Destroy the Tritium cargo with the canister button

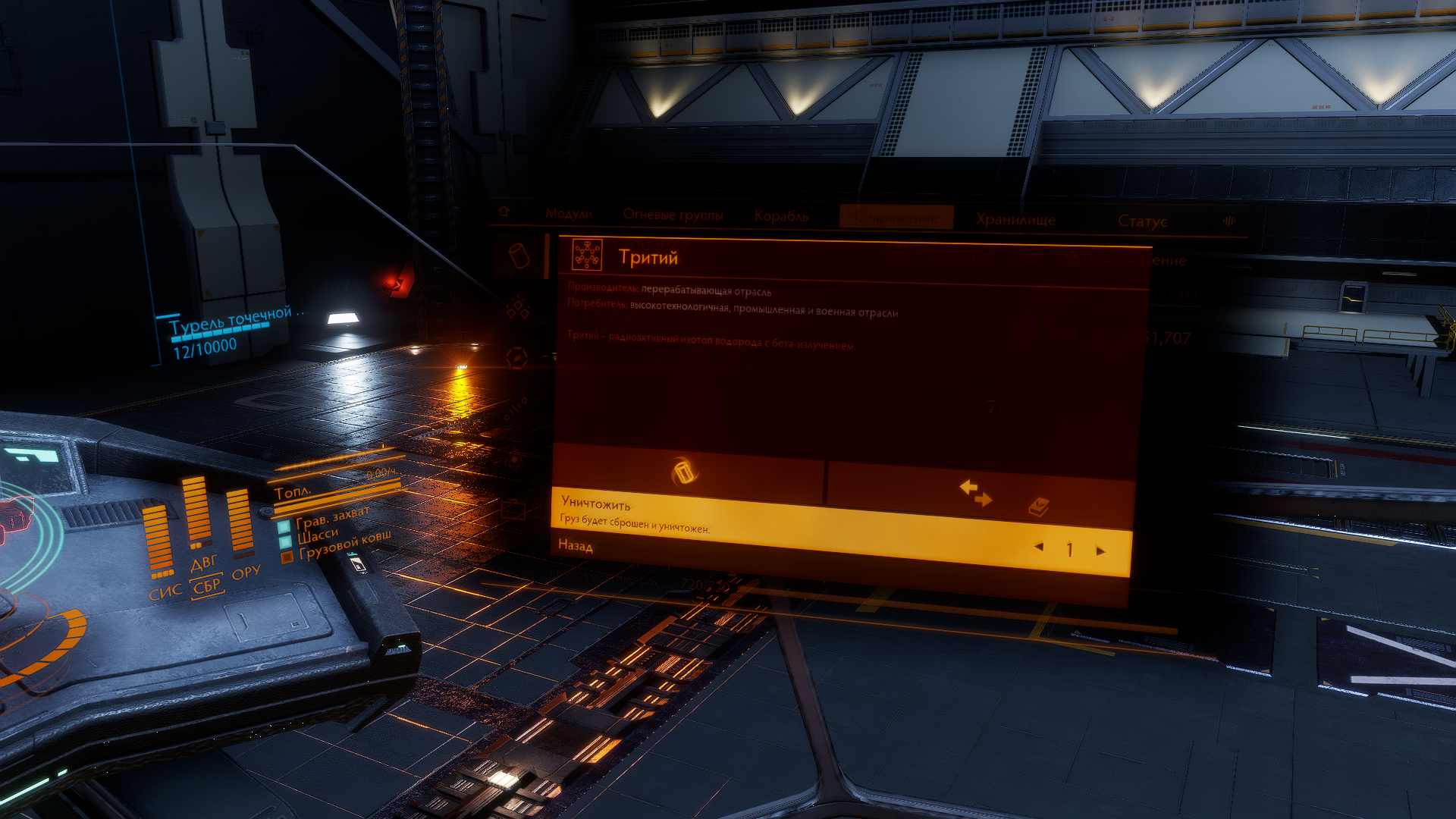coord(684,472)
